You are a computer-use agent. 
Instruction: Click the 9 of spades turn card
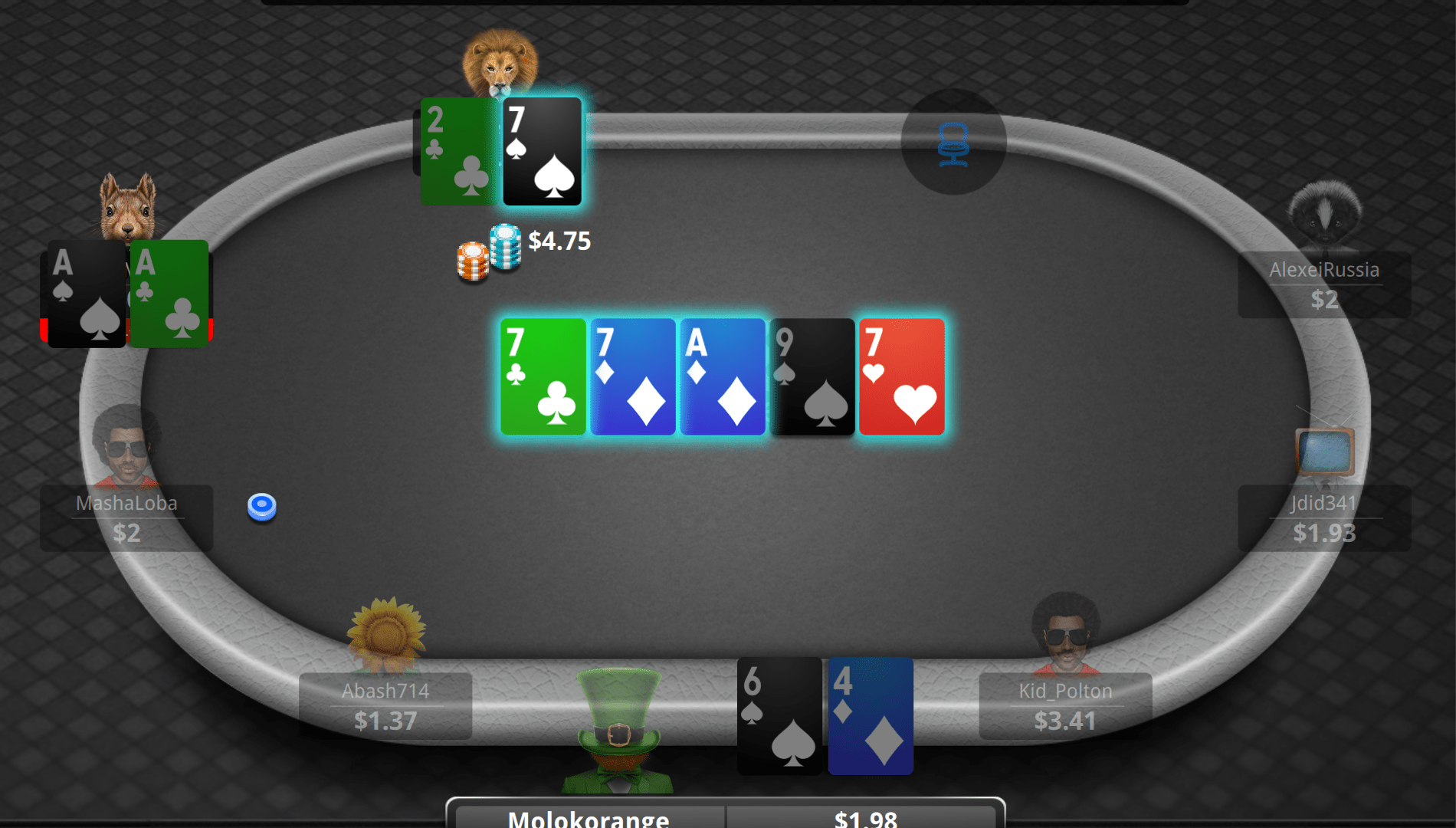pos(812,377)
